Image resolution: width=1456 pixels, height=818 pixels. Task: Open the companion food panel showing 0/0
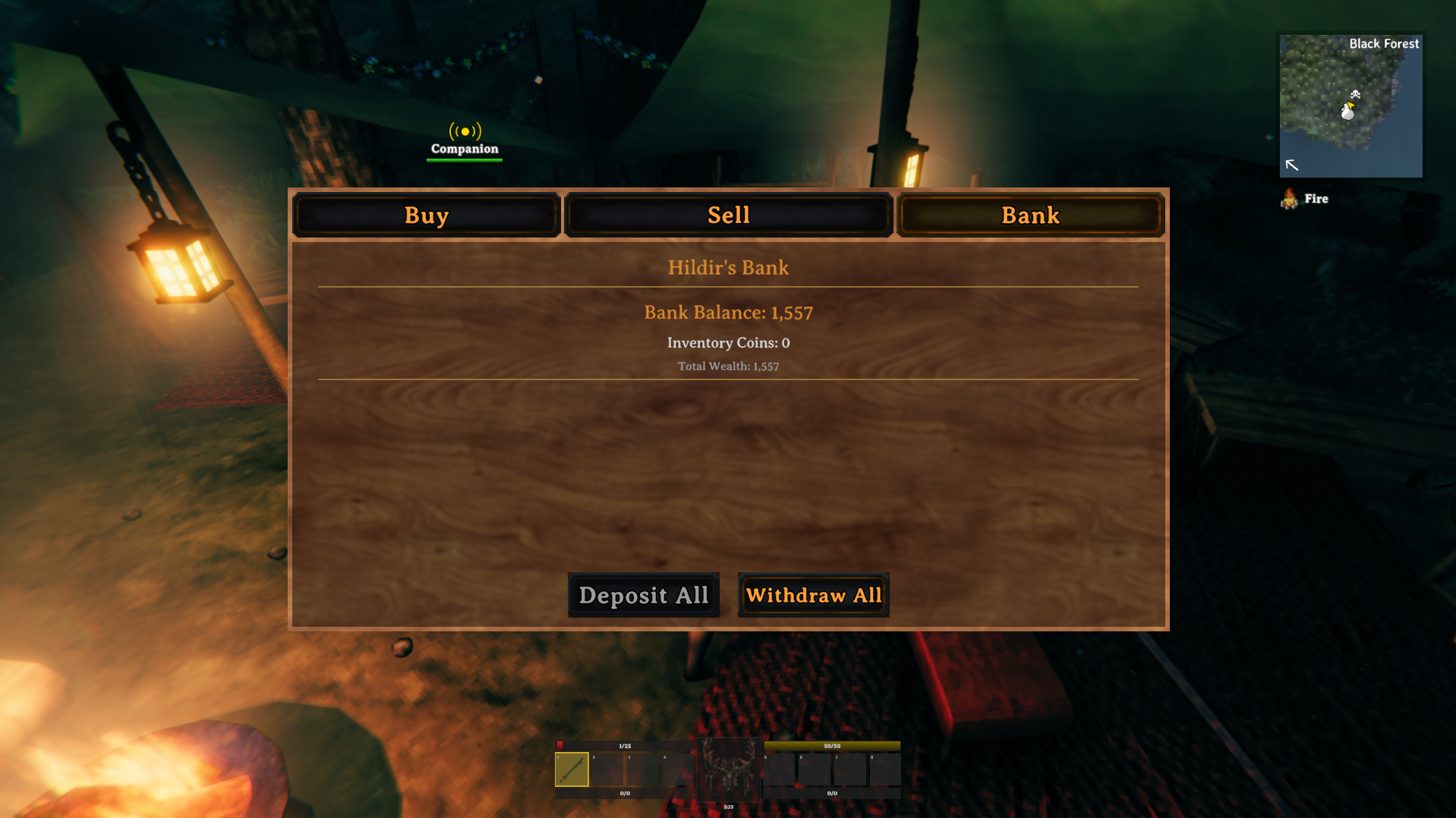(625, 794)
